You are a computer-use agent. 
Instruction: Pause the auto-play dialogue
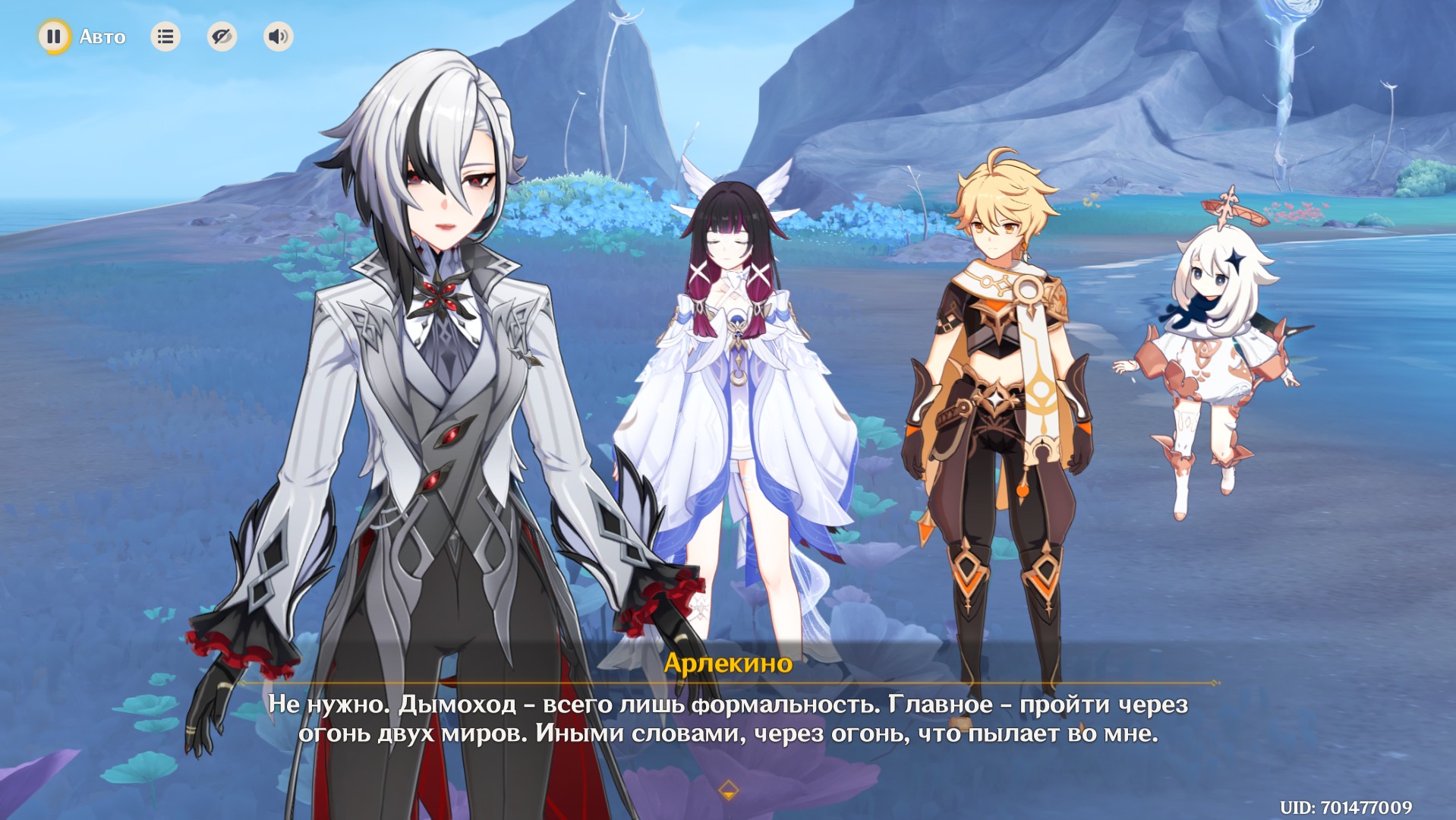coord(54,36)
